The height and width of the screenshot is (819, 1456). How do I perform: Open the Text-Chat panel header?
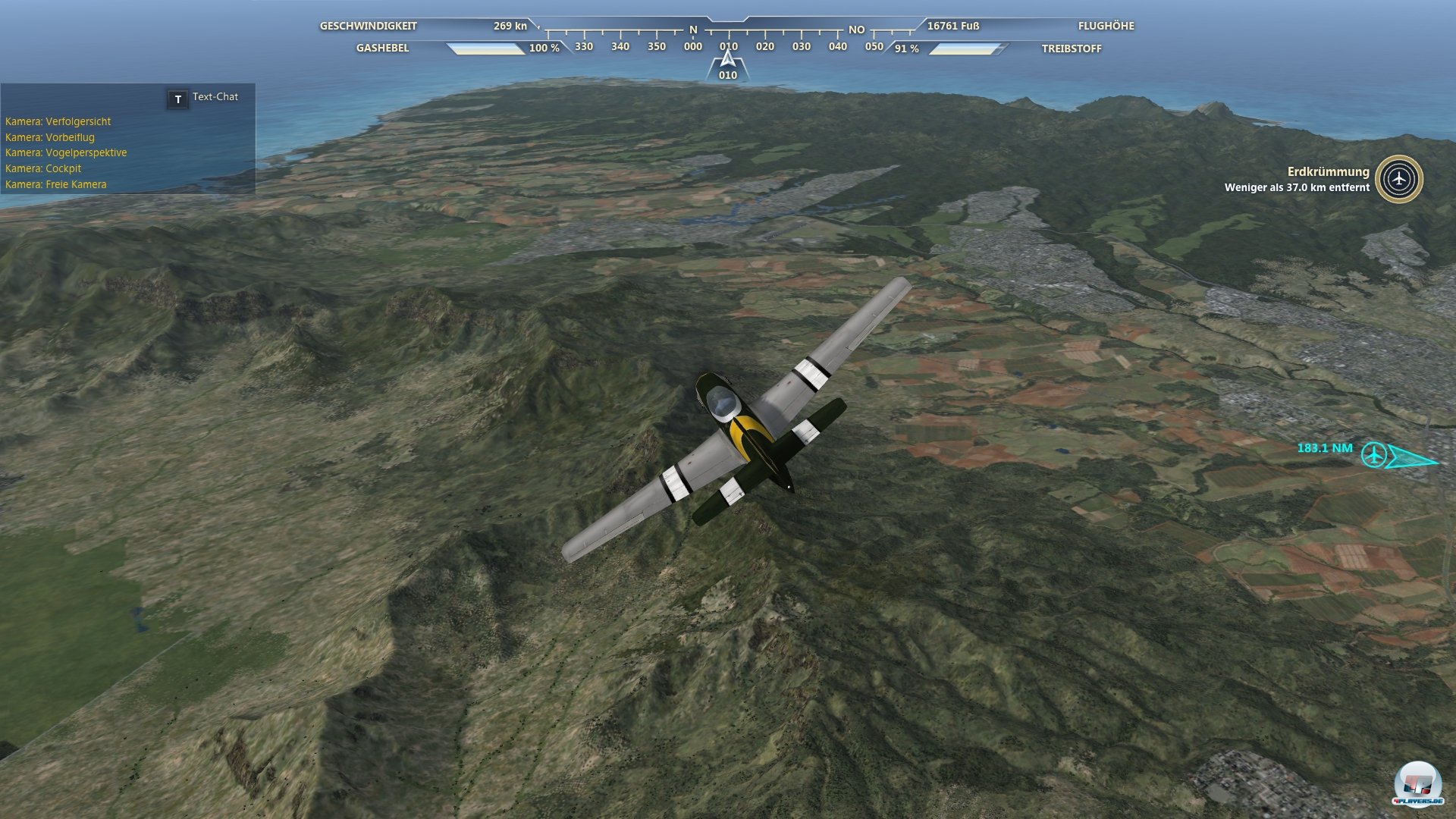(214, 98)
